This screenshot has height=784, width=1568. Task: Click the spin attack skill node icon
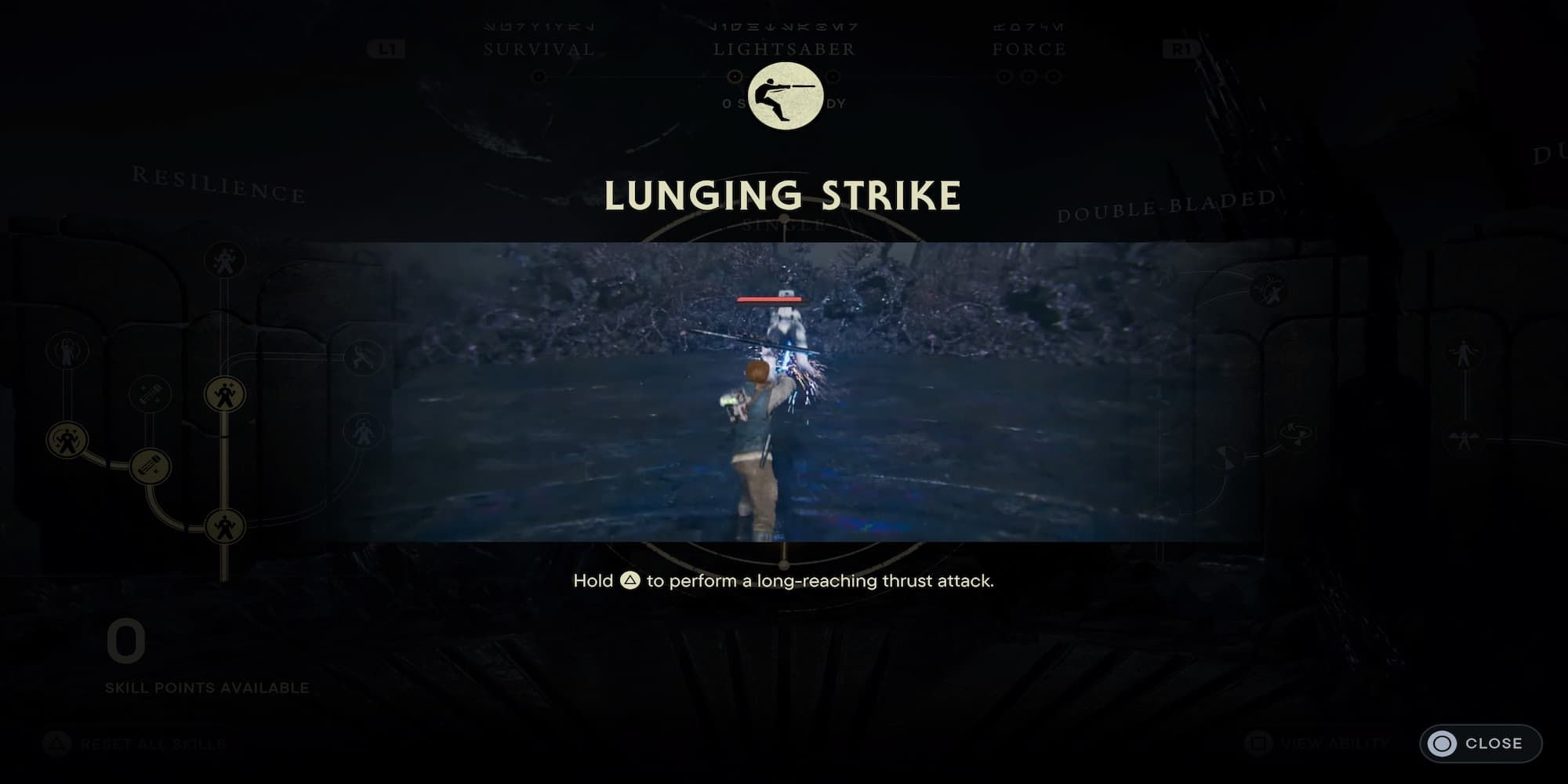coord(1298,433)
